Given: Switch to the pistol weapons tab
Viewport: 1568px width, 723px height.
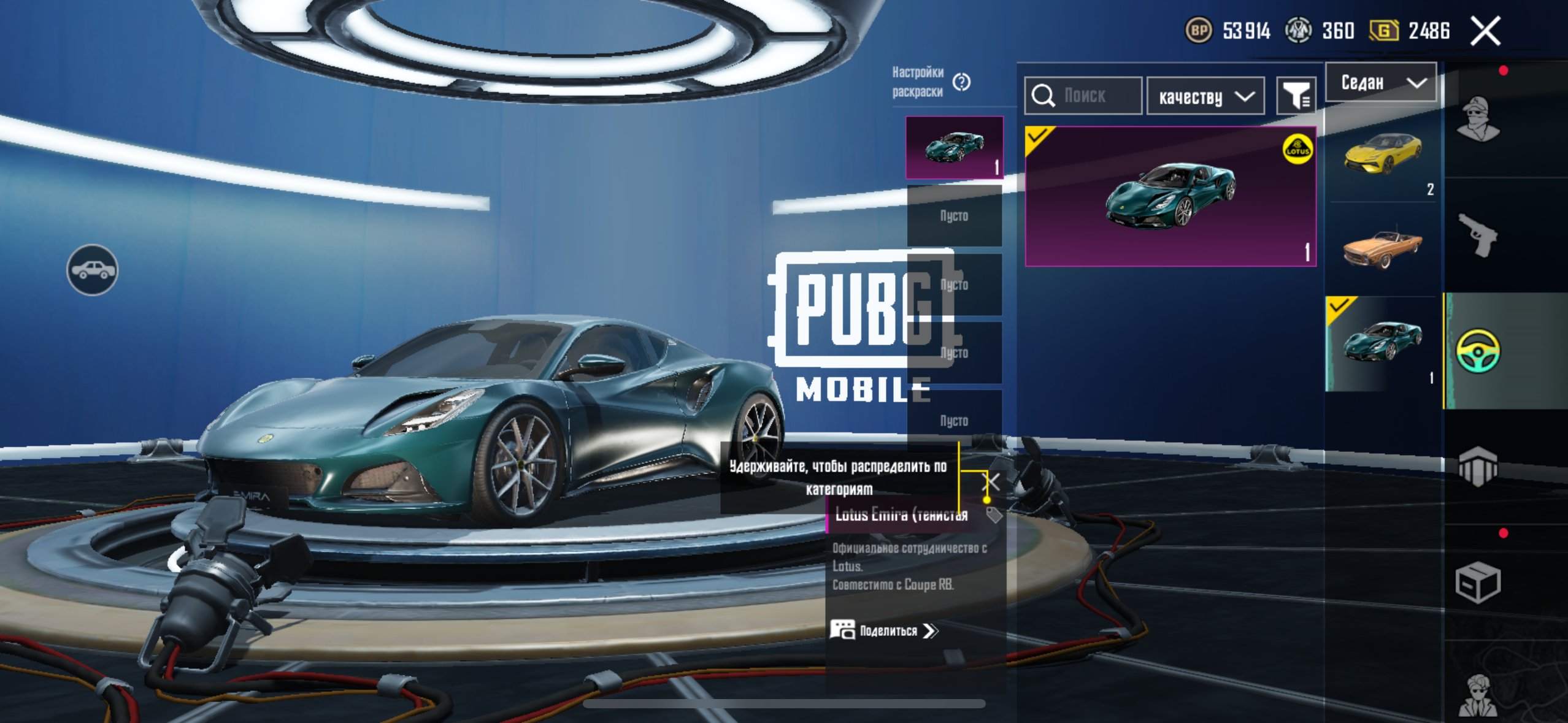Looking at the screenshot, I should point(1478,234).
